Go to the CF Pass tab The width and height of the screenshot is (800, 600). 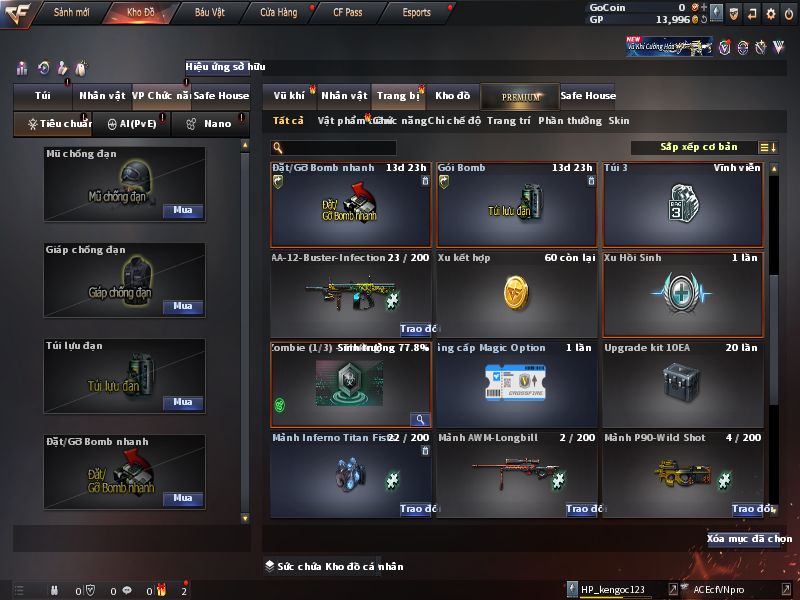[347, 13]
